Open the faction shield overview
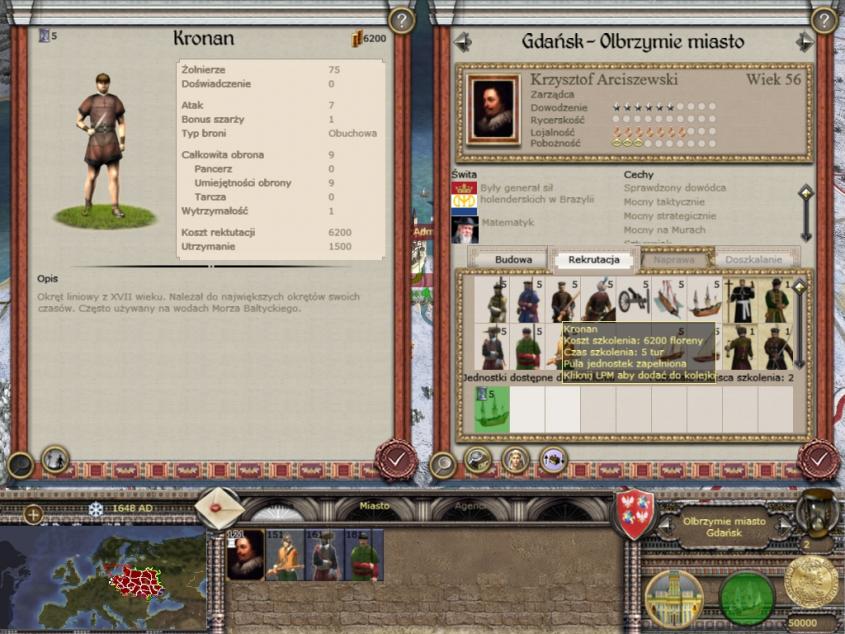Screen dimensions: 845x634 pyautogui.click(x=634, y=513)
